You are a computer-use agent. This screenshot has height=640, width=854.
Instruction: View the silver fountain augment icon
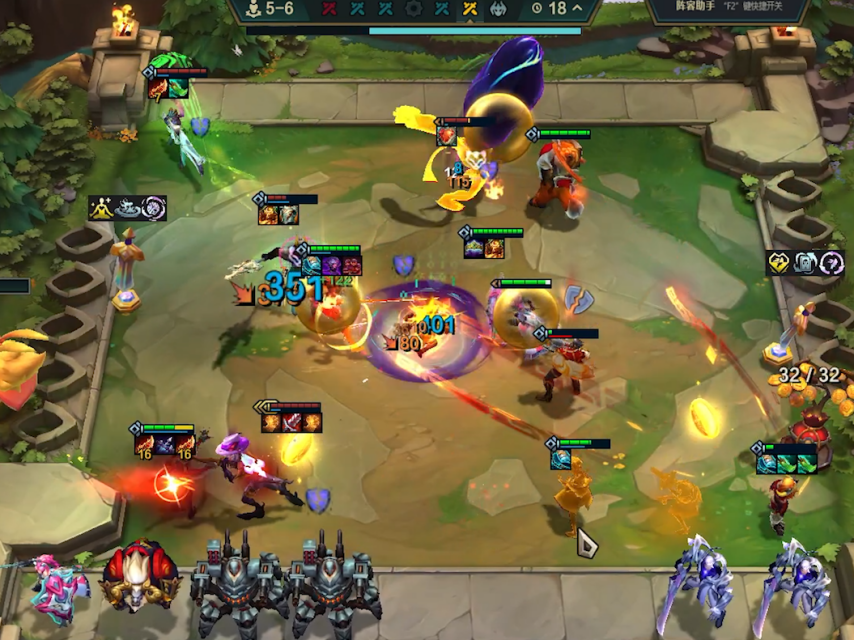point(128,208)
